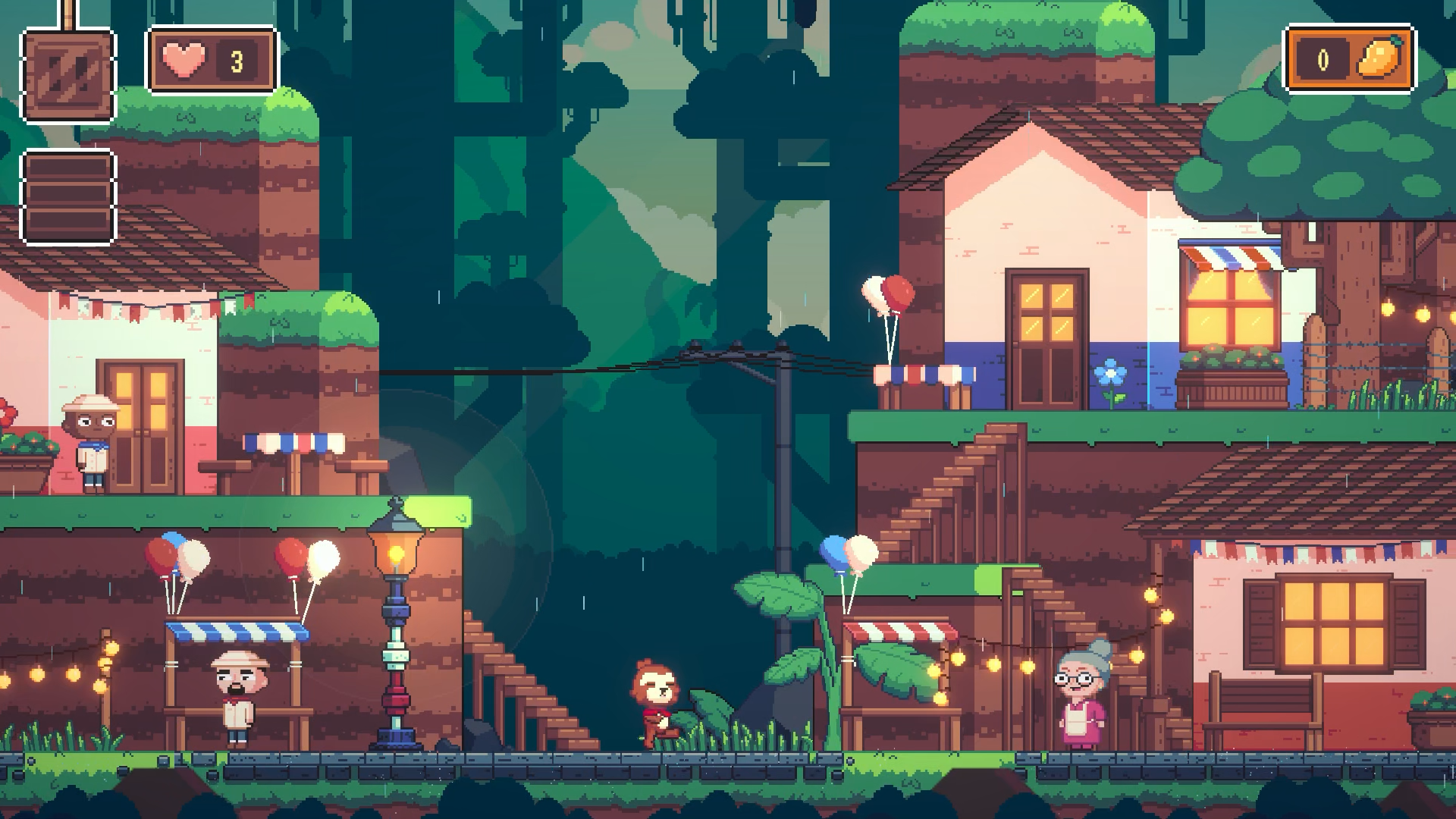The width and height of the screenshot is (1456, 819).
Task: Click the empty wooden plank panel
Action: [68, 197]
